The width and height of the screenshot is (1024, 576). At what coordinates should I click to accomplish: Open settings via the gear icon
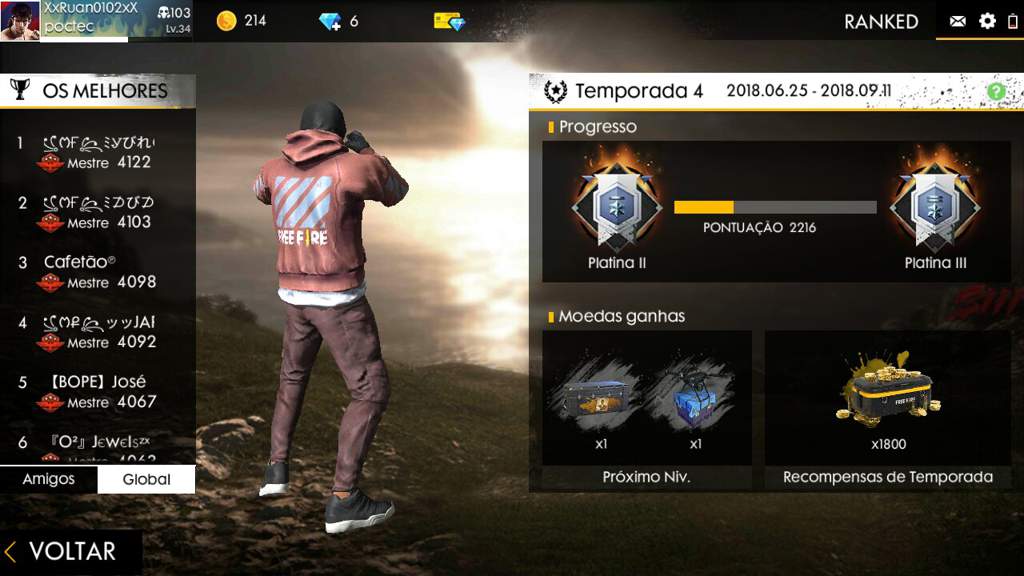tap(987, 21)
